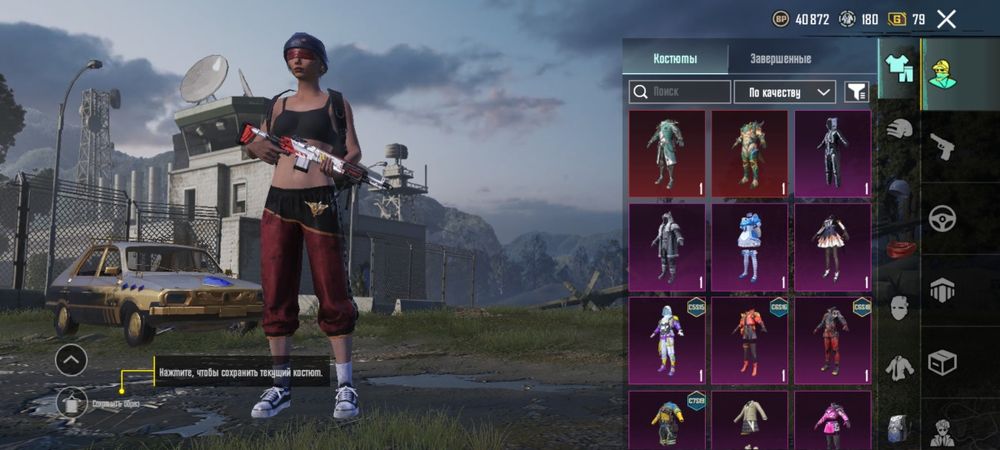Select the grey hooded coat costume

[667, 247]
